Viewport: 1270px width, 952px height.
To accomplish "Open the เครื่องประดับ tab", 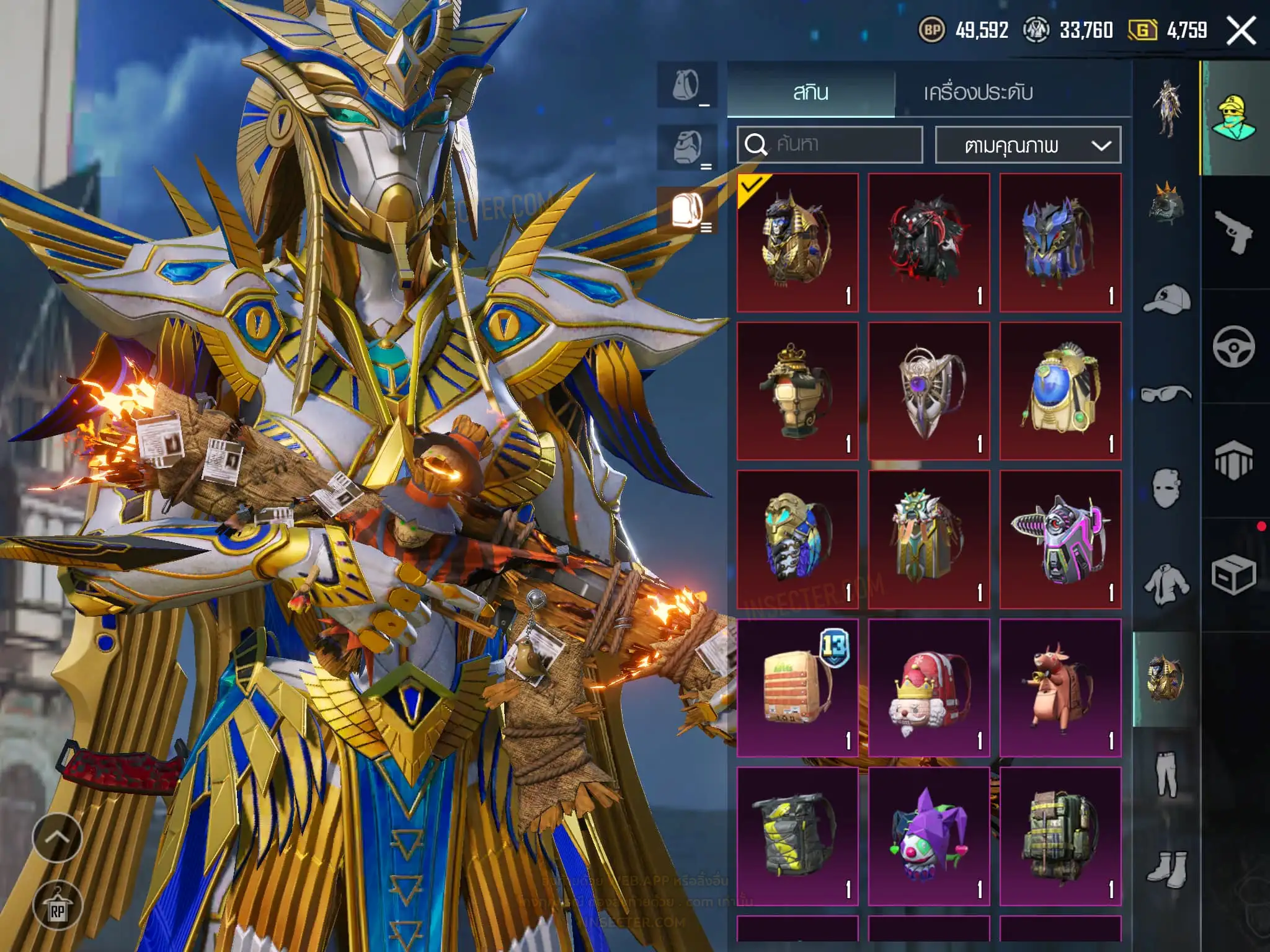I will (978, 93).
